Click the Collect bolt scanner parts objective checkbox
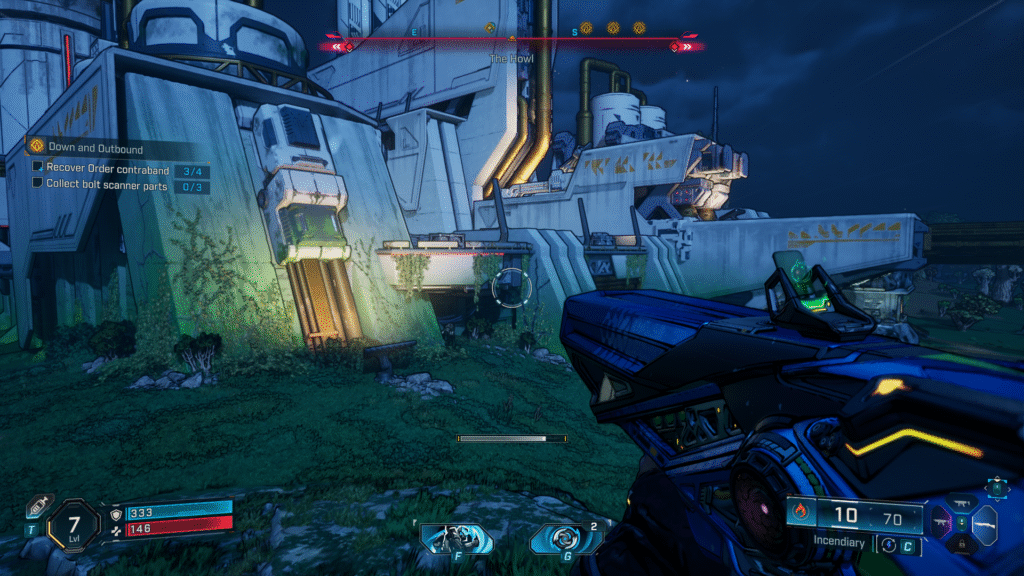Image resolution: width=1024 pixels, height=576 pixels. (38, 184)
